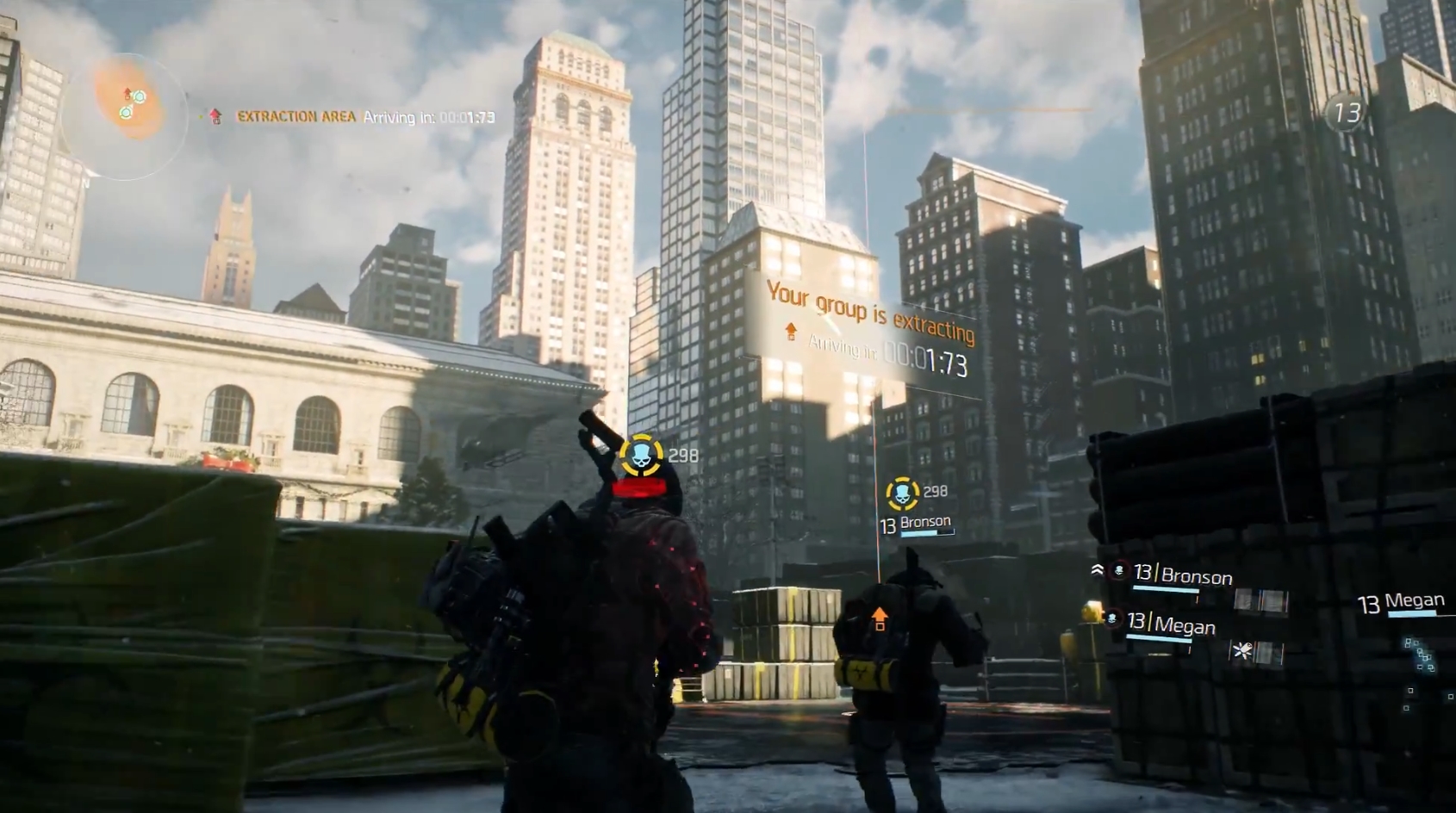Click the skull status icon beside Megan's party entry
Screen dimensions: 1456x813
pyautogui.click(x=1111, y=618)
